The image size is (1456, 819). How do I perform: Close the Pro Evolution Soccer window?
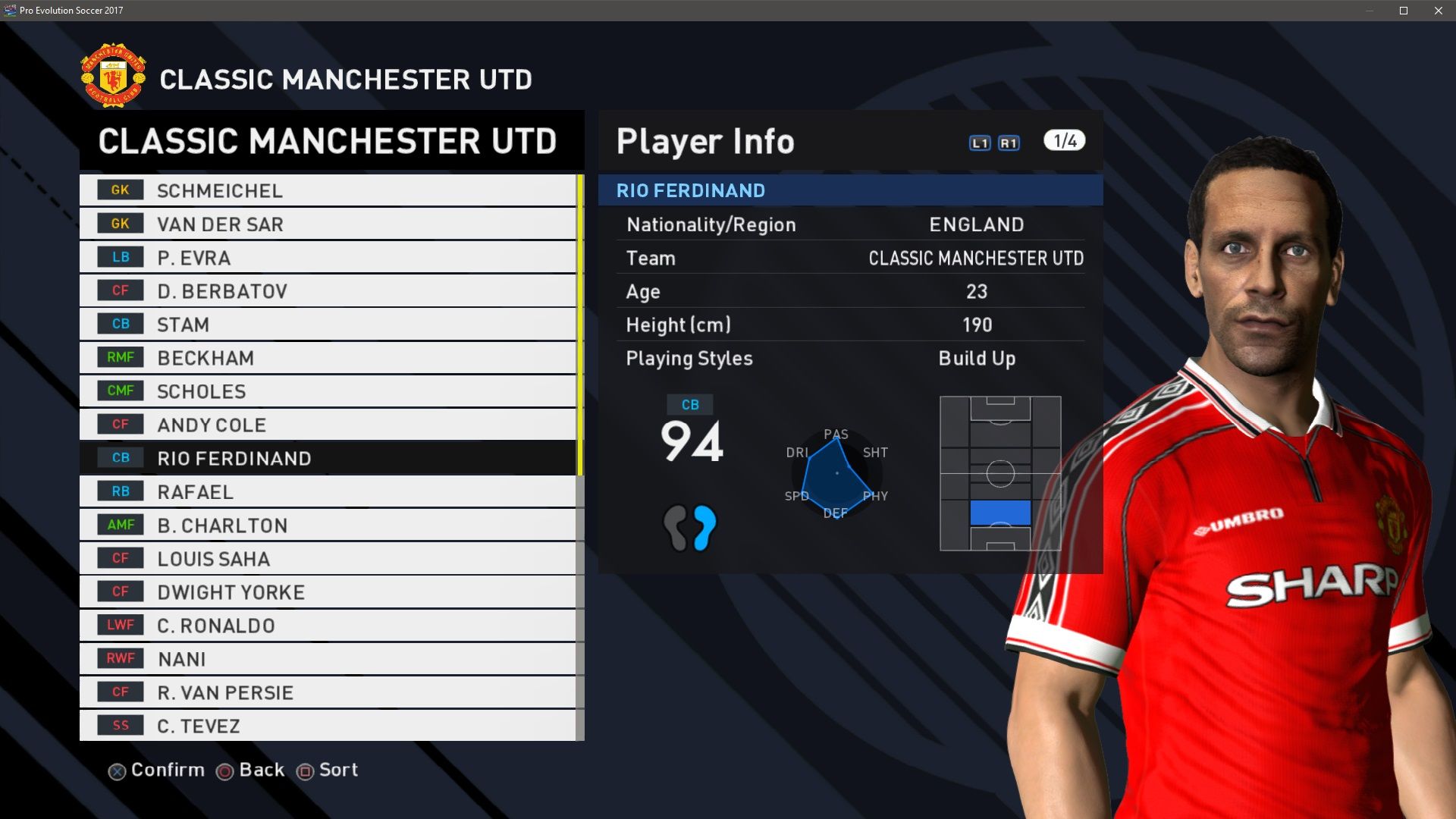[1438, 11]
